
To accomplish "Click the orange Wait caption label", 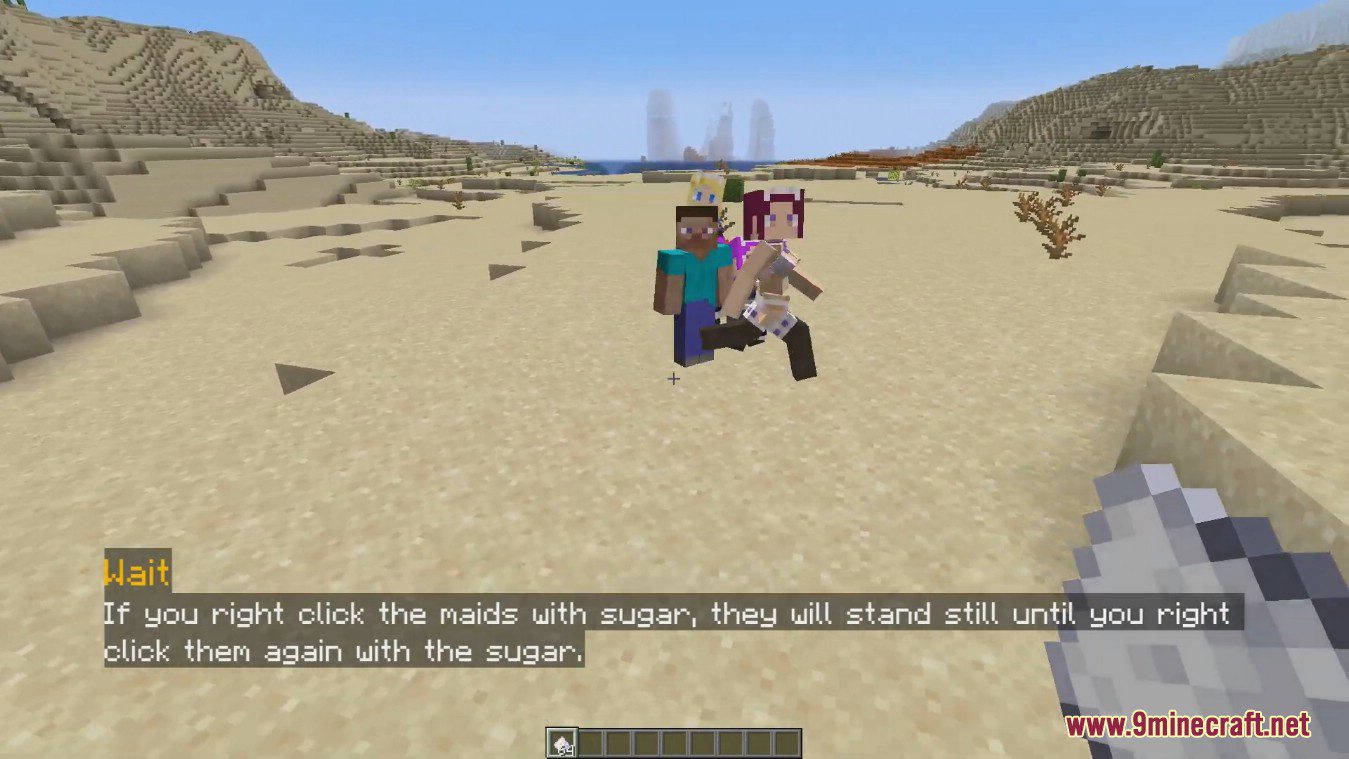I will (x=136, y=574).
